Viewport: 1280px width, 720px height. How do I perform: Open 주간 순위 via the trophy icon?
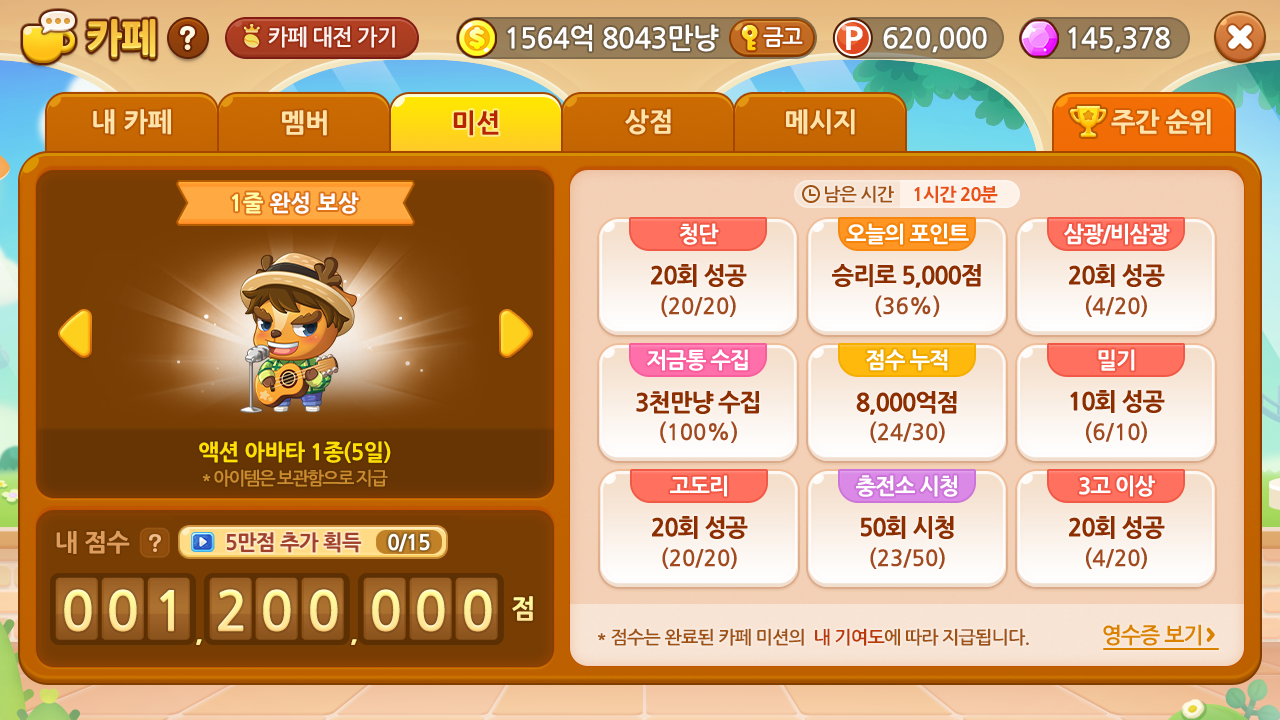point(1146,122)
